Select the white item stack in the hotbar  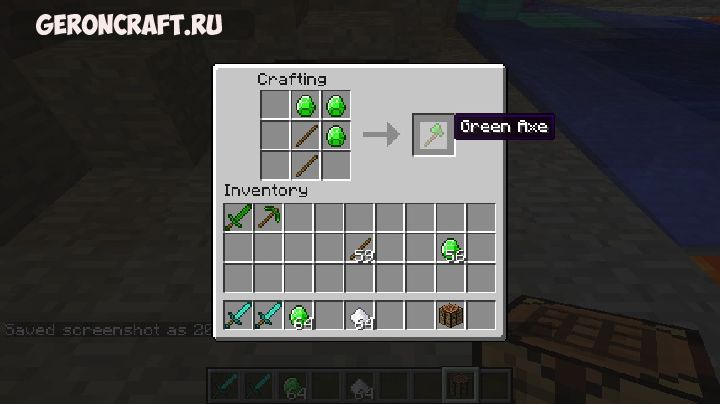coord(360,315)
